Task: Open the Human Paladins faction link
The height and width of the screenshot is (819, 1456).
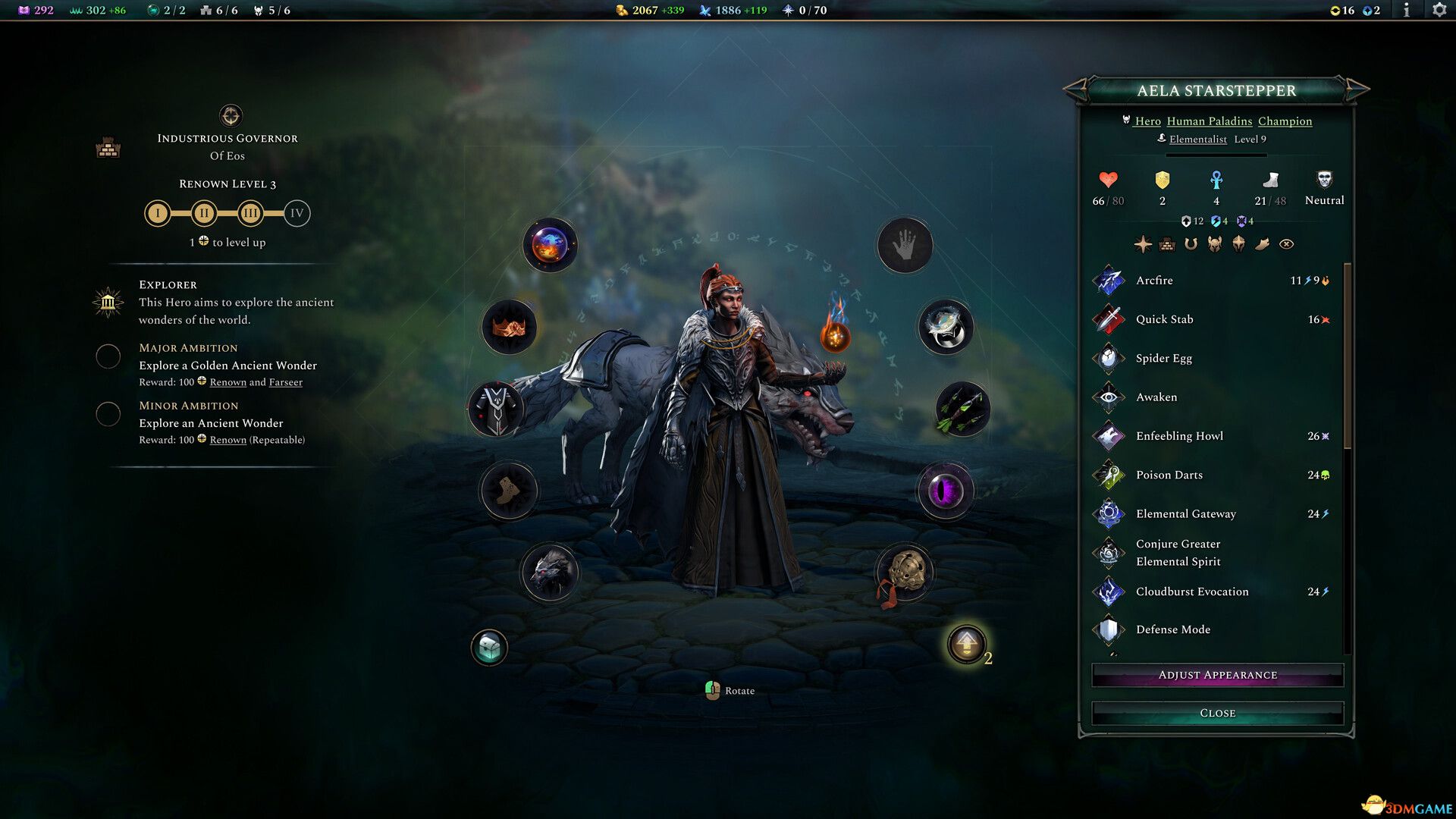Action: coord(1210,121)
